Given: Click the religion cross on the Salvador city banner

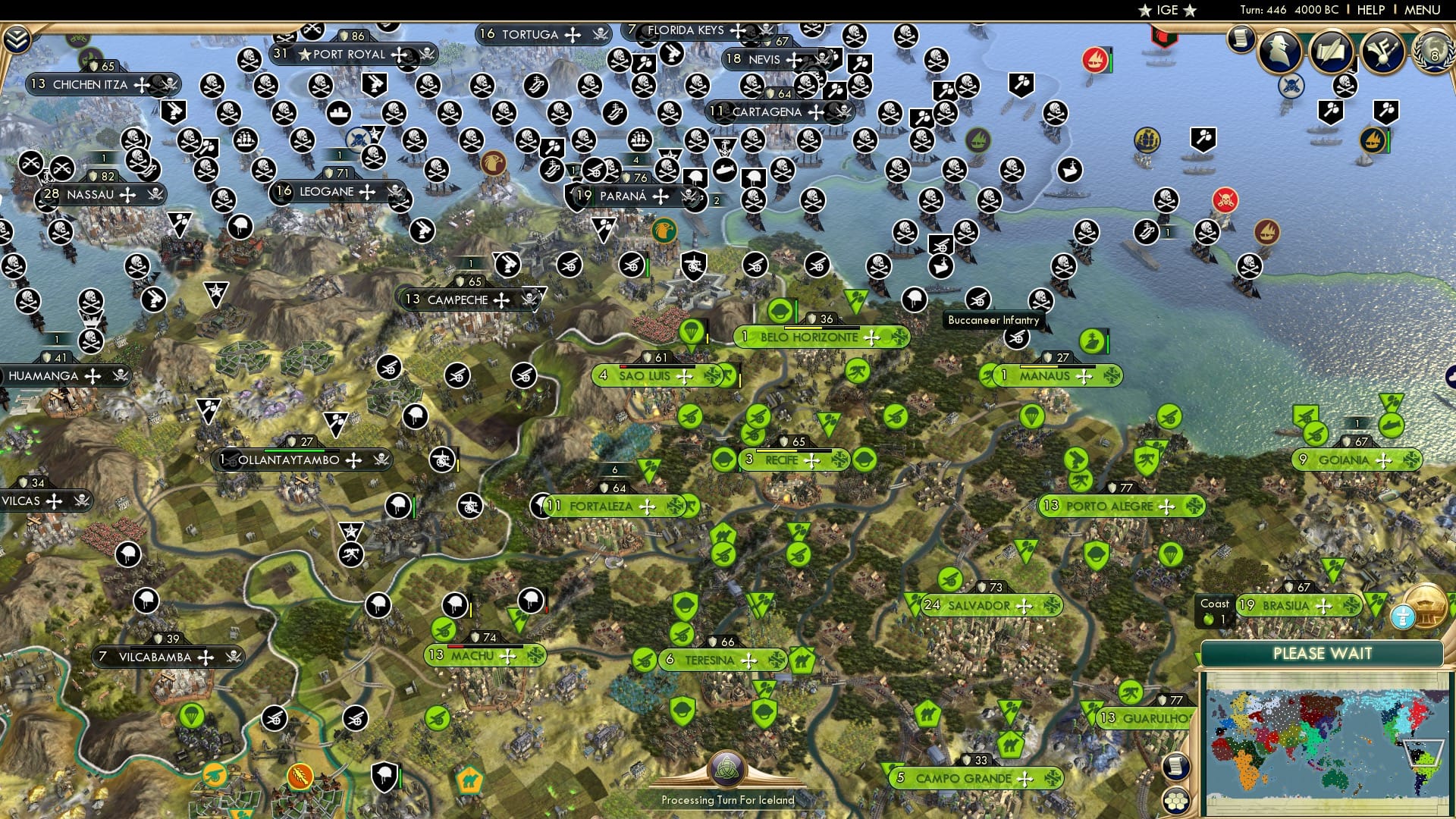Looking at the screenshot, I should [x=1025, y=606].
